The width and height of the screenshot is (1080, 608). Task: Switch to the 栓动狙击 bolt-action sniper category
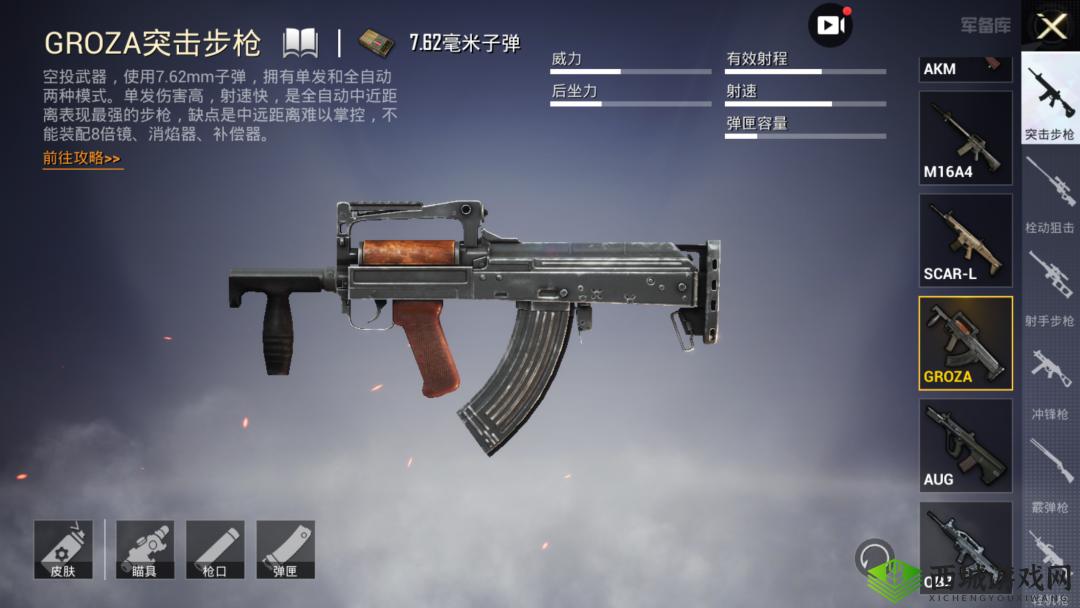(1050, 196)
